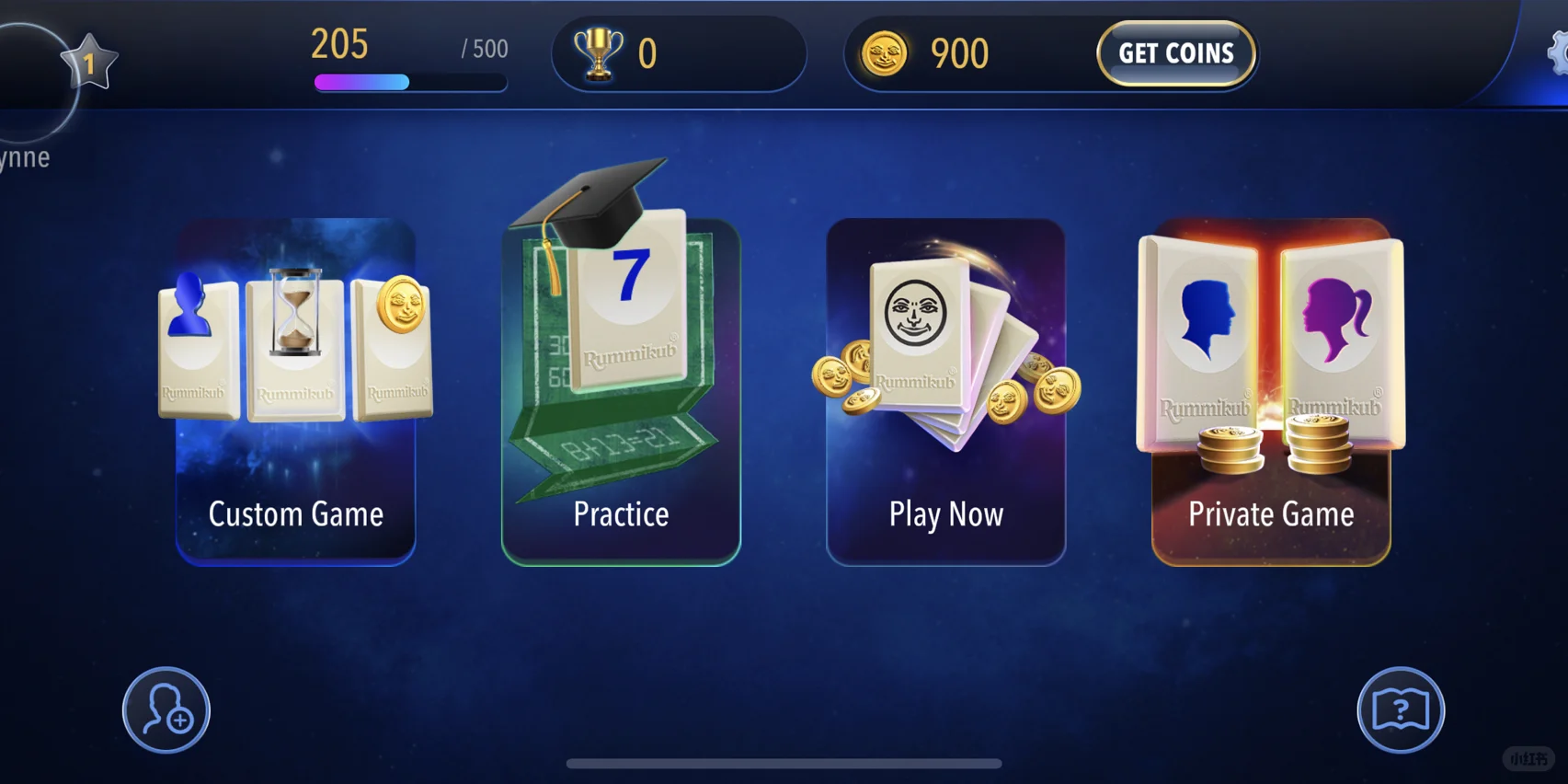Tap the gold coin icon next to 900
Viewport: 1568px width, 784px height.
[x=887, y=53]
